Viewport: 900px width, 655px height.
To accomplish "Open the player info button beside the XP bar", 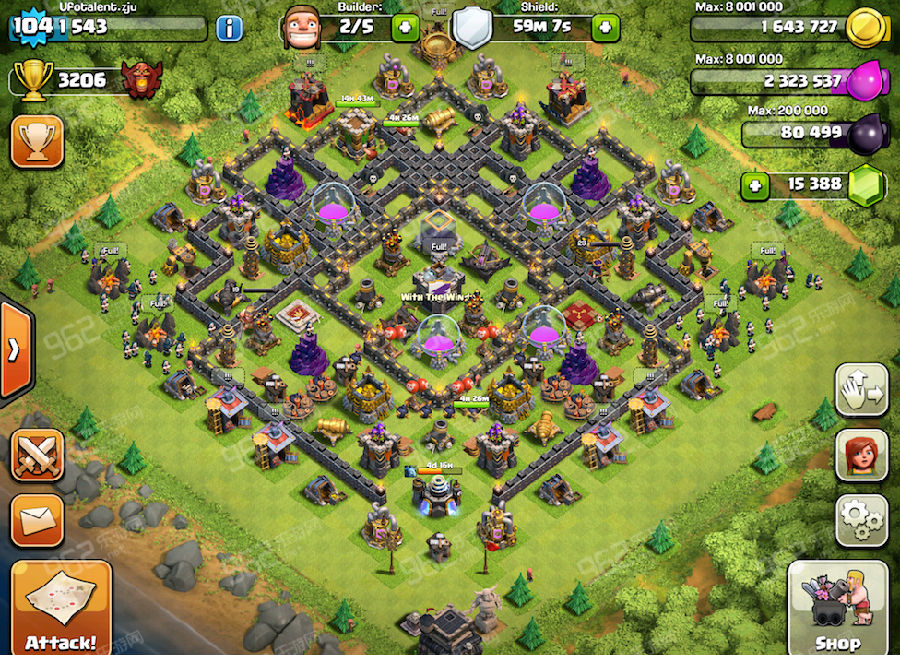I will tap(230, 27).
